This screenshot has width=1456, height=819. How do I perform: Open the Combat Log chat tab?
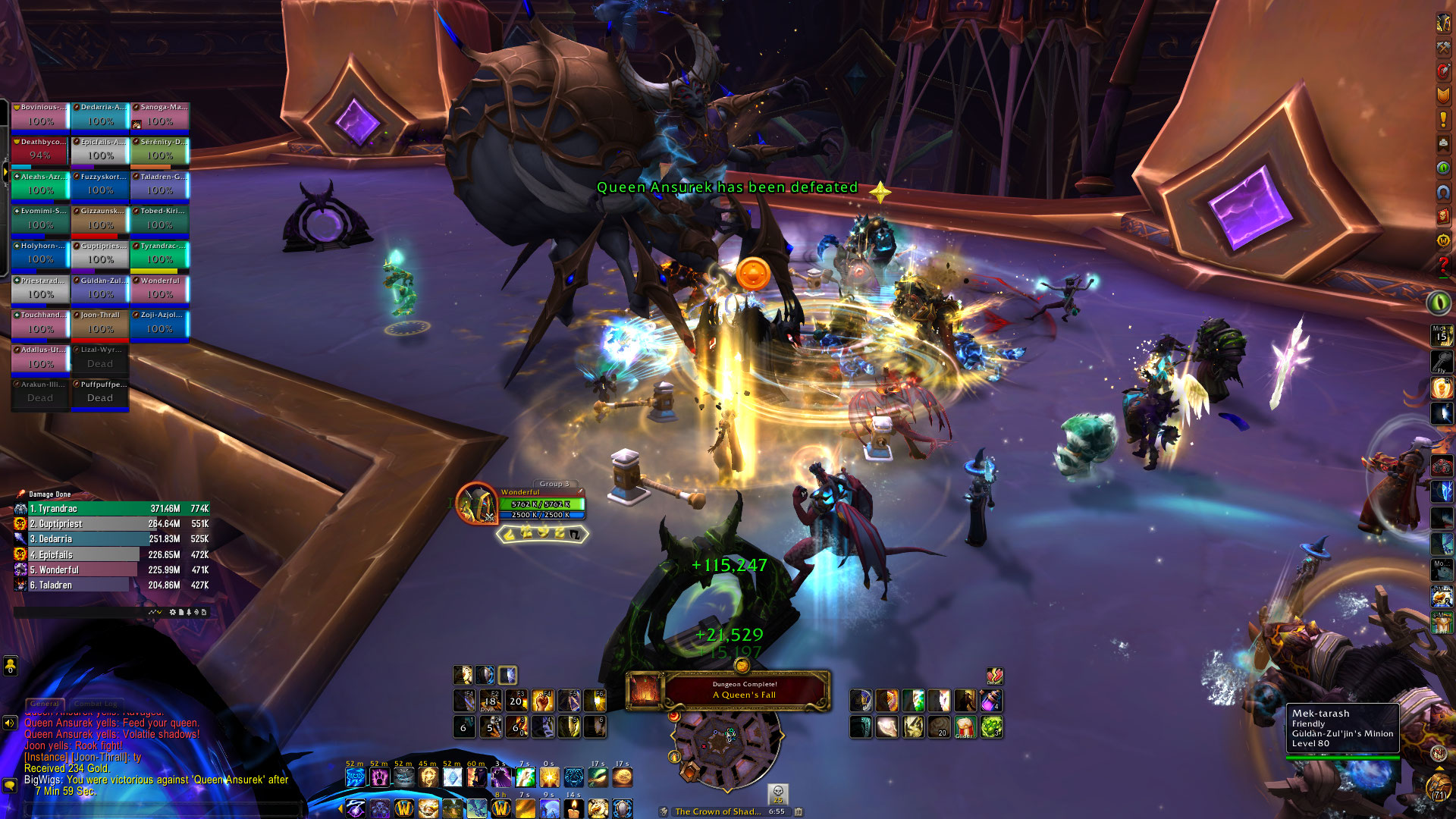[x=96, y=704]
